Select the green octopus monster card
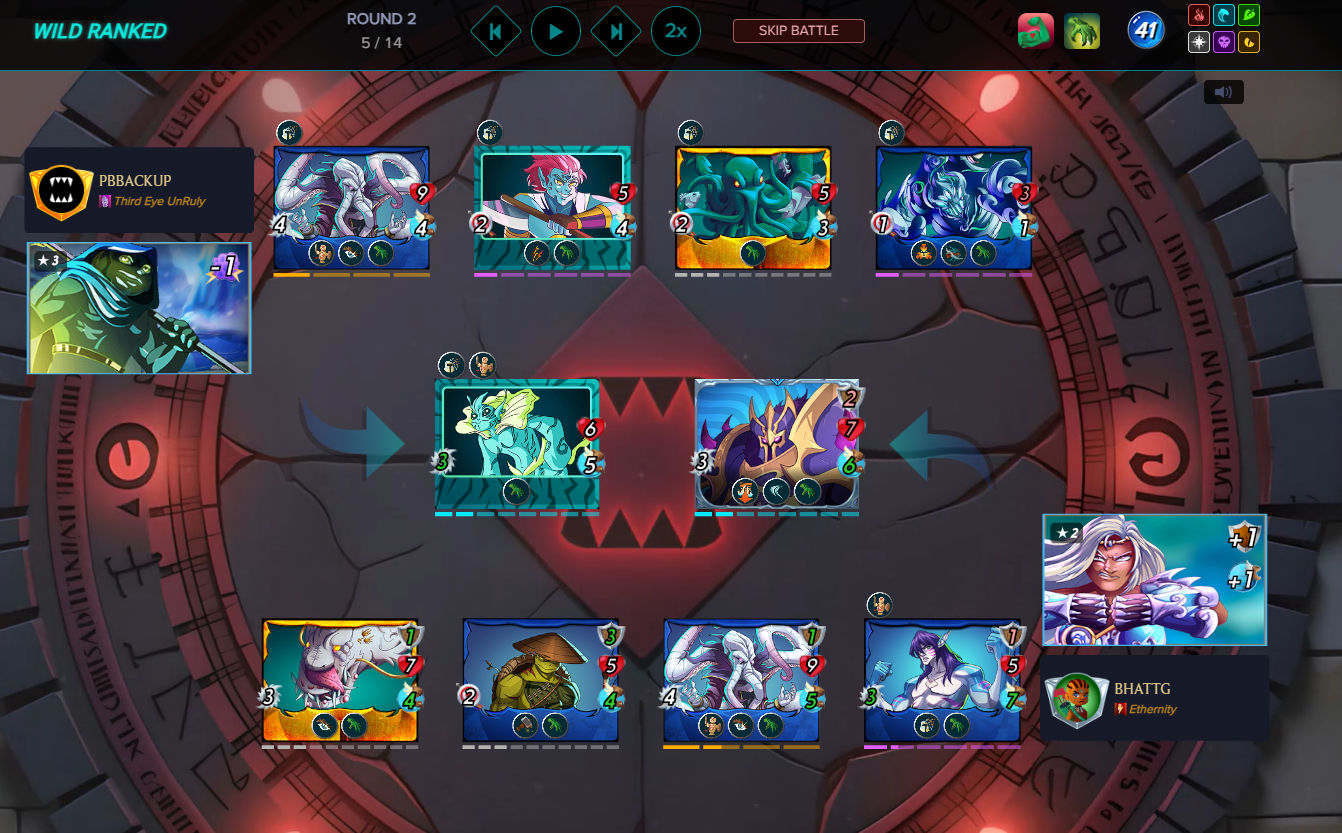Image resolution: width=1342 pixels, height=833 pixels. tap(753, 209)
